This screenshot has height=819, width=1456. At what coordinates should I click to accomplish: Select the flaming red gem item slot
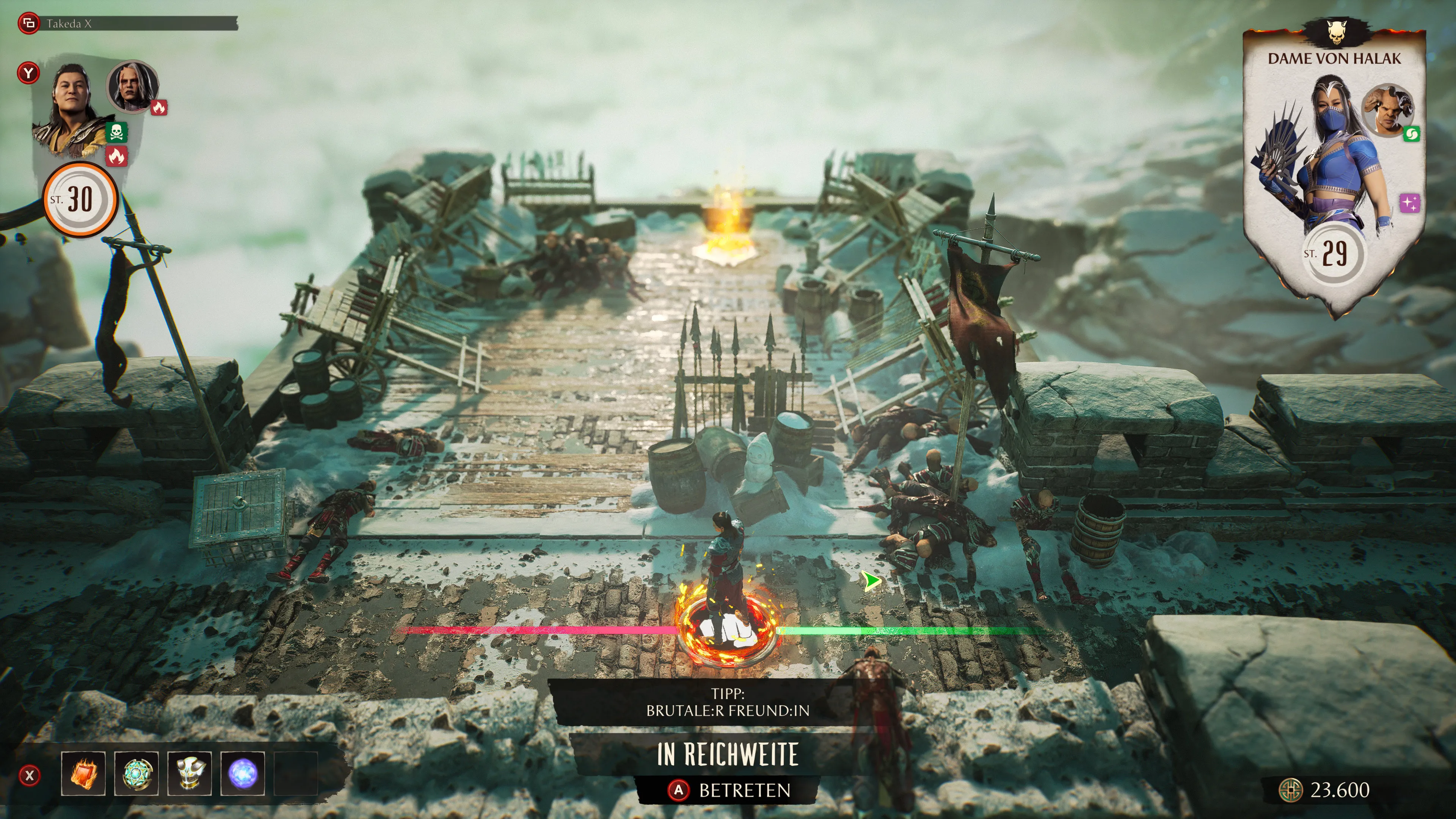point(84,773)
